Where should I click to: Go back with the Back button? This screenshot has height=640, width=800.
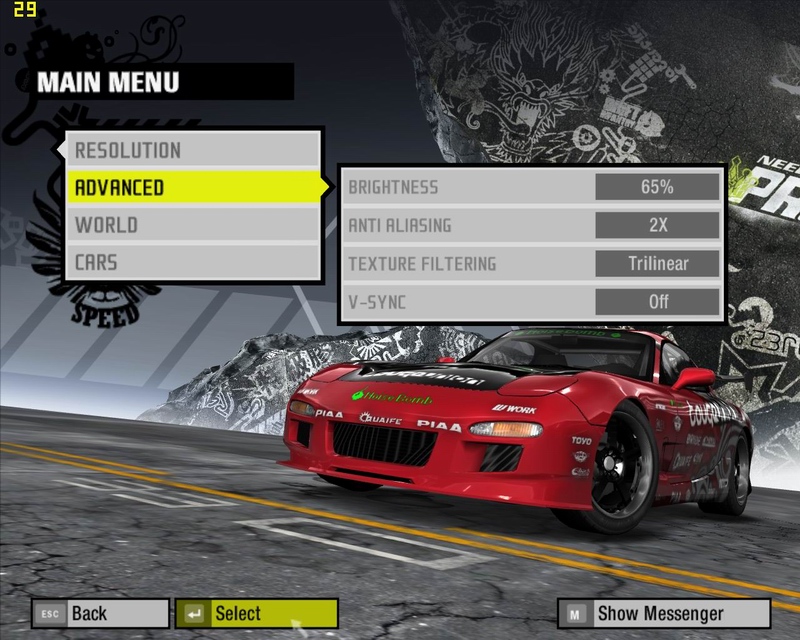(x=100, y=613)
